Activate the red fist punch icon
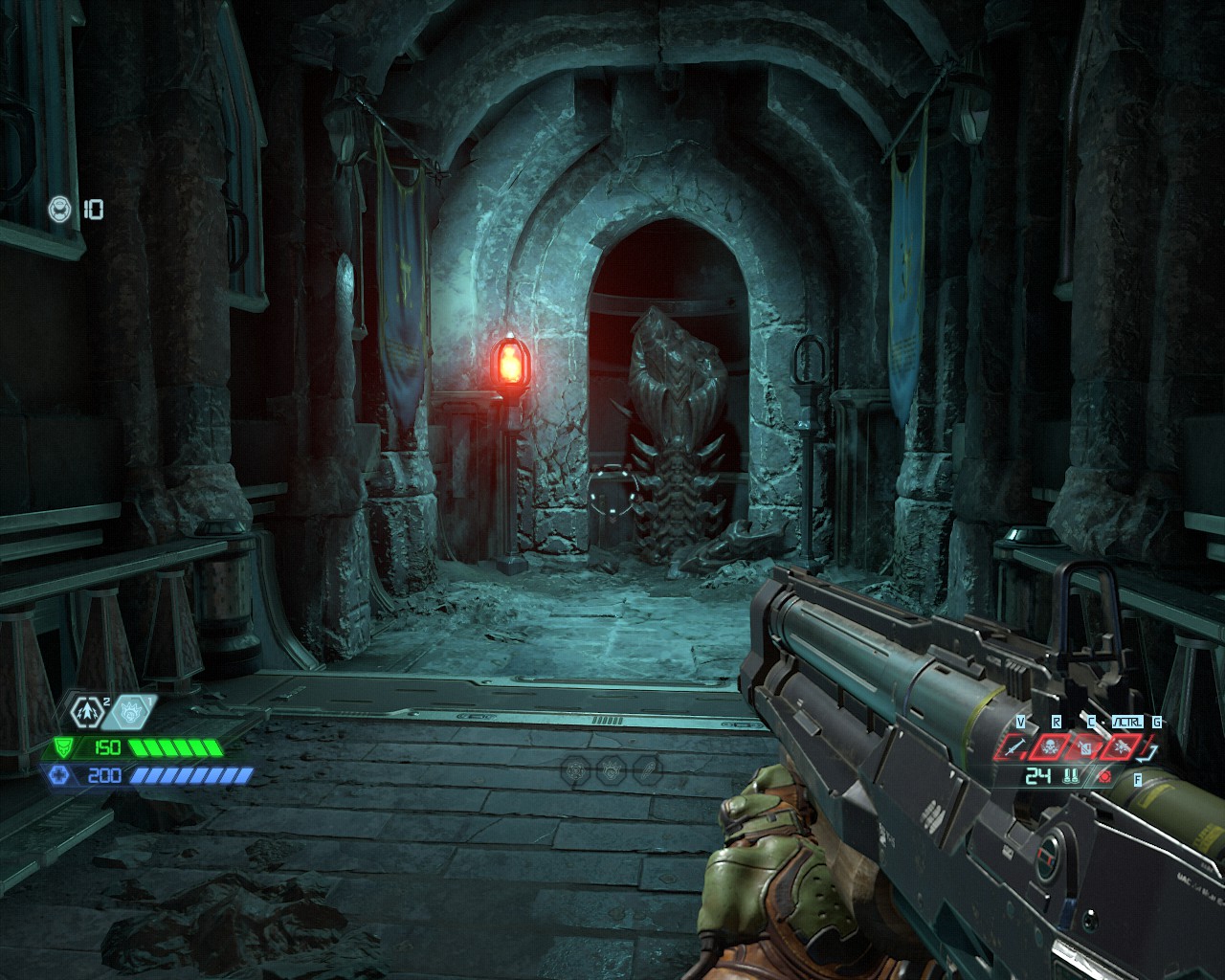Viewport: 1225px width, 980px height. point(1084,746)
